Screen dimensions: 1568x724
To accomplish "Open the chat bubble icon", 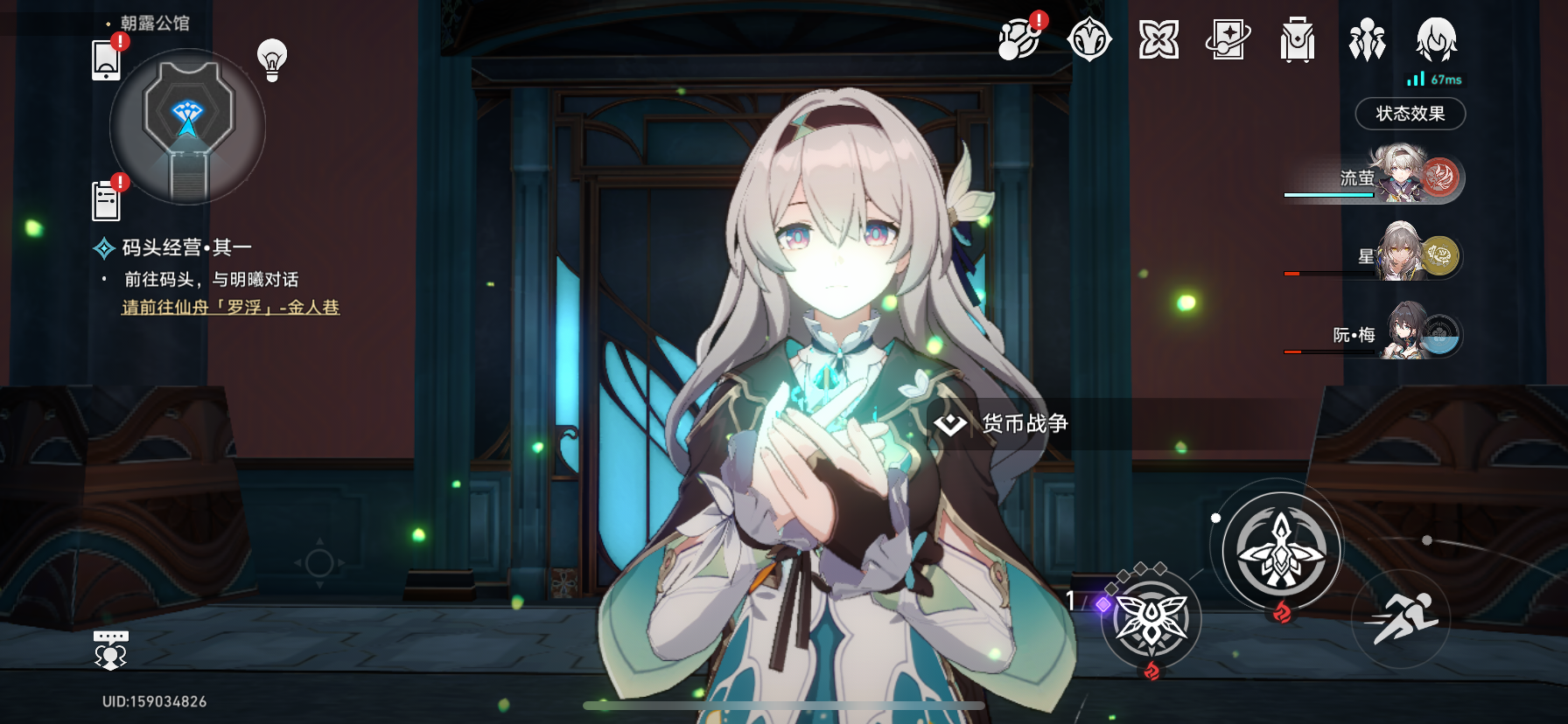I will tap(110, 650).
